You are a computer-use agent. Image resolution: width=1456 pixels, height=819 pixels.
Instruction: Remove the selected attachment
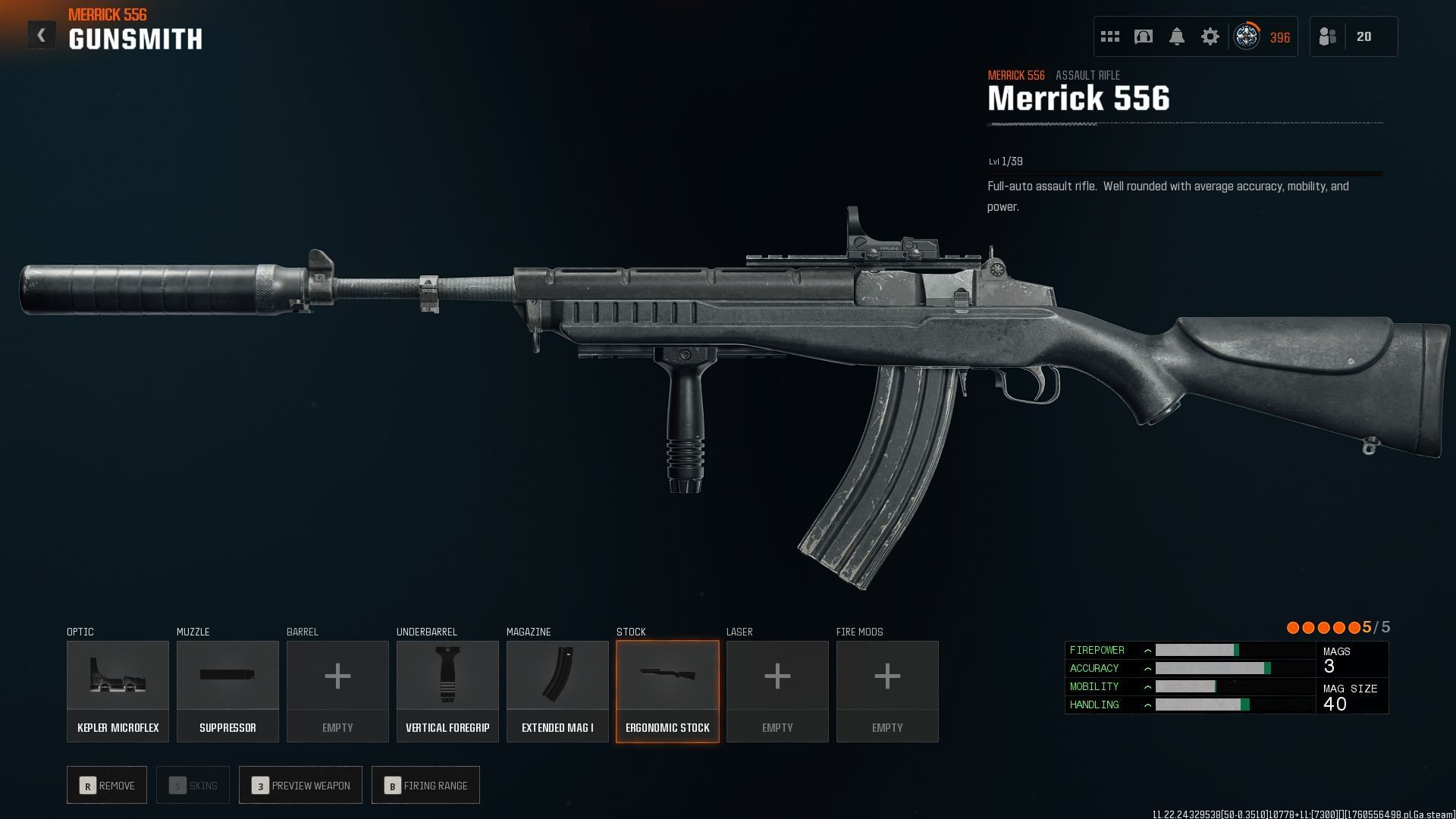(107, 786)
